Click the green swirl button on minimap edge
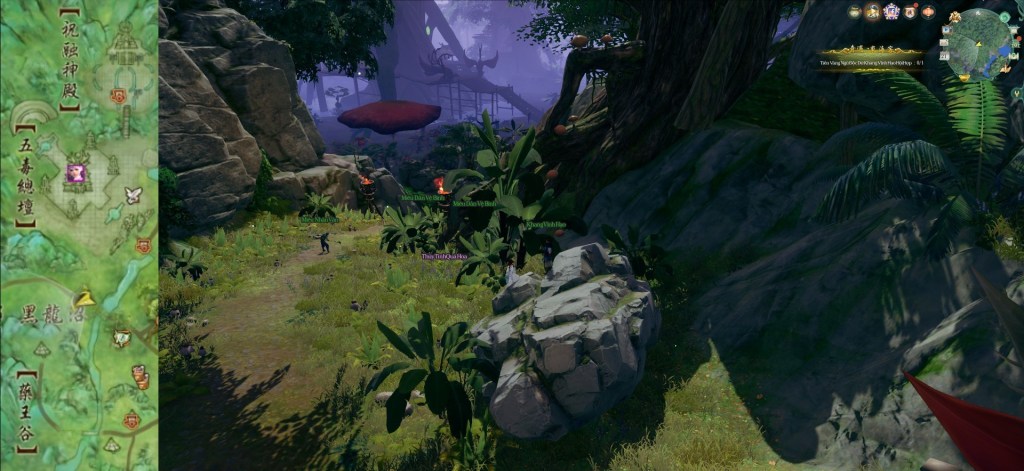The width and height of the screenshot is (1024, 471). (x=1005, y=17)
